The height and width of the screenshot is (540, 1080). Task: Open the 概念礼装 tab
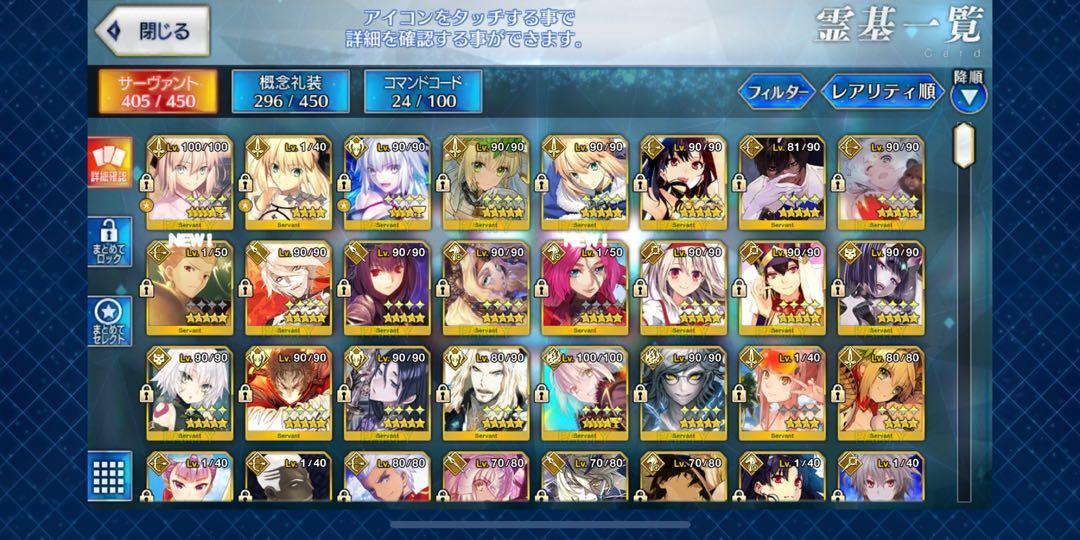click(291, 91)
